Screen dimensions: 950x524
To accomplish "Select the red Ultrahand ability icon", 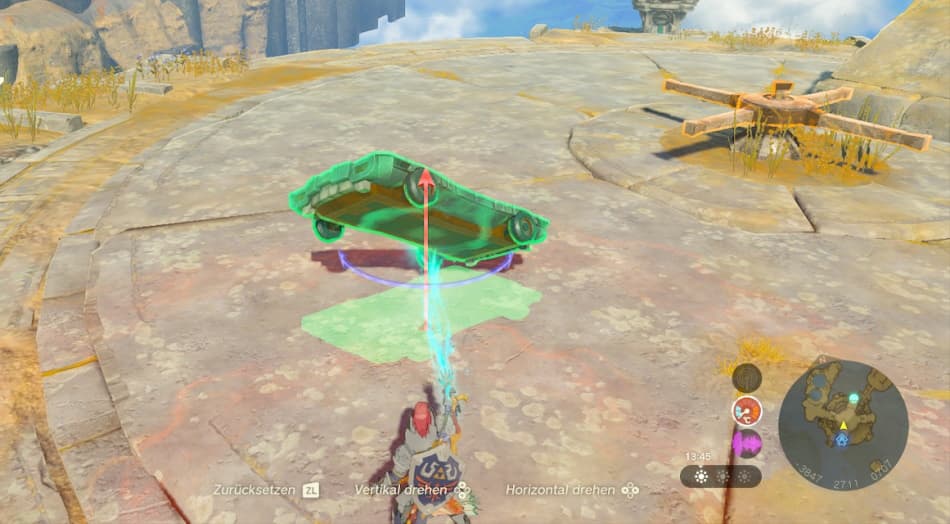I will (746, 410).
